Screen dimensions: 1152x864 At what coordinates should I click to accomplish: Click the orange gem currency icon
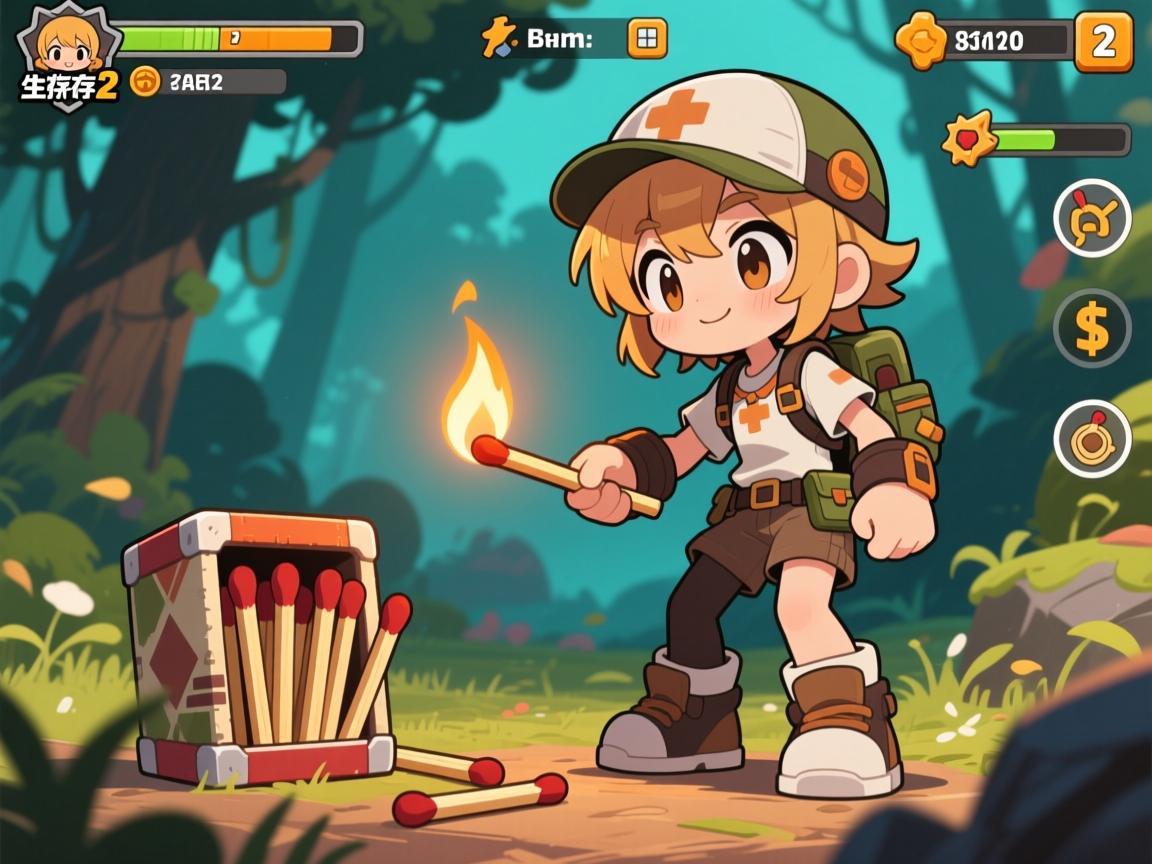tap(920, 41)
